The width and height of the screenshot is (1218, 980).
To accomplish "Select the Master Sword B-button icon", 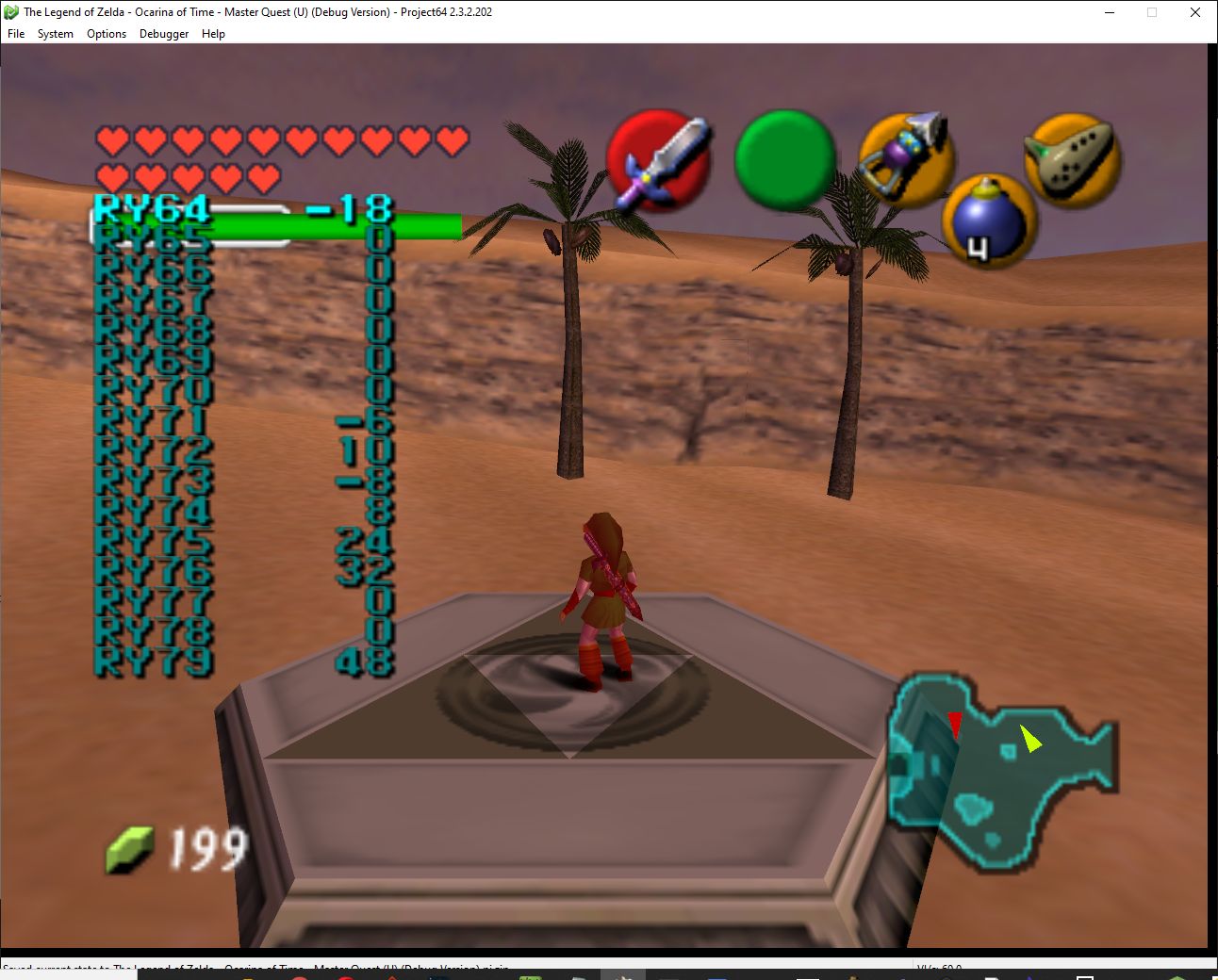I will [660, 160].
